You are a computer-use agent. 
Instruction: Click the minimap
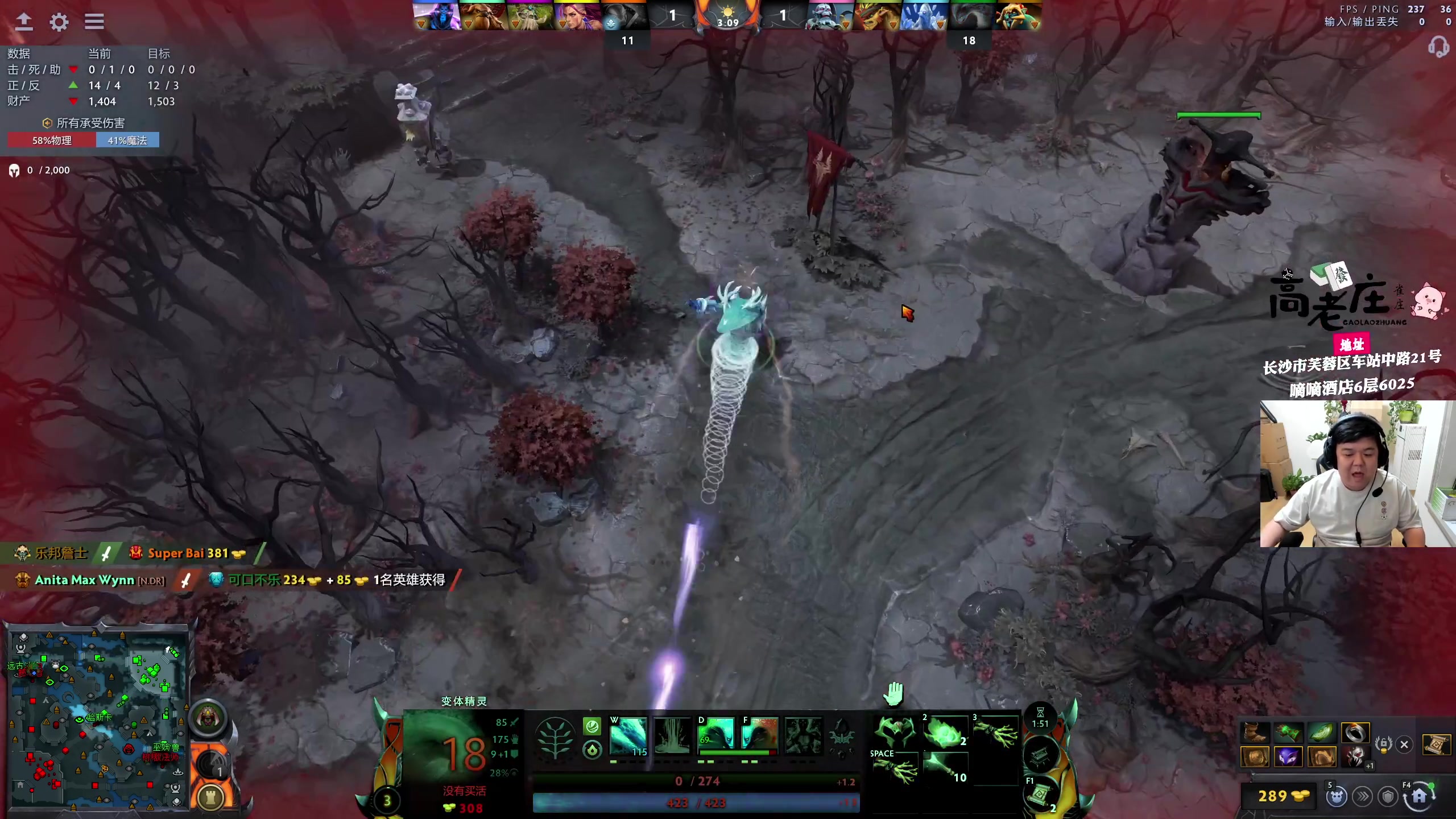98,719
